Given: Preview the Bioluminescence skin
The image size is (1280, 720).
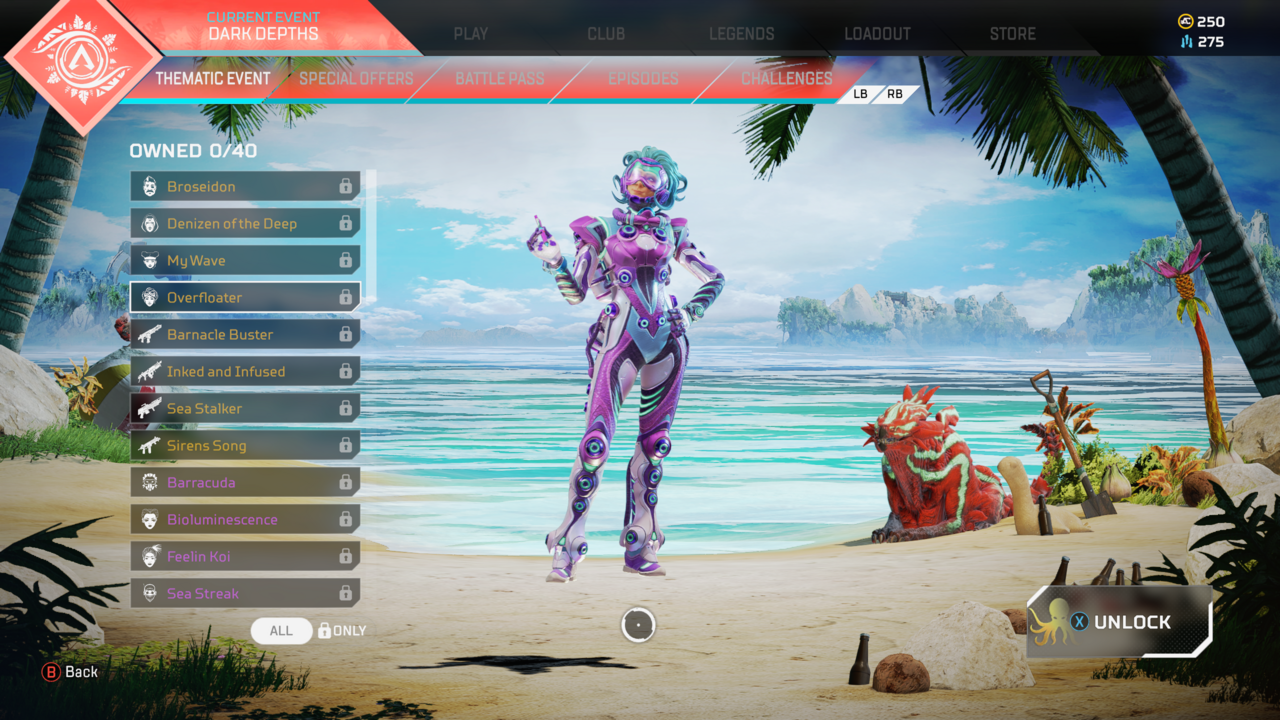Looking at the screenshot, I should pos(244,519).
